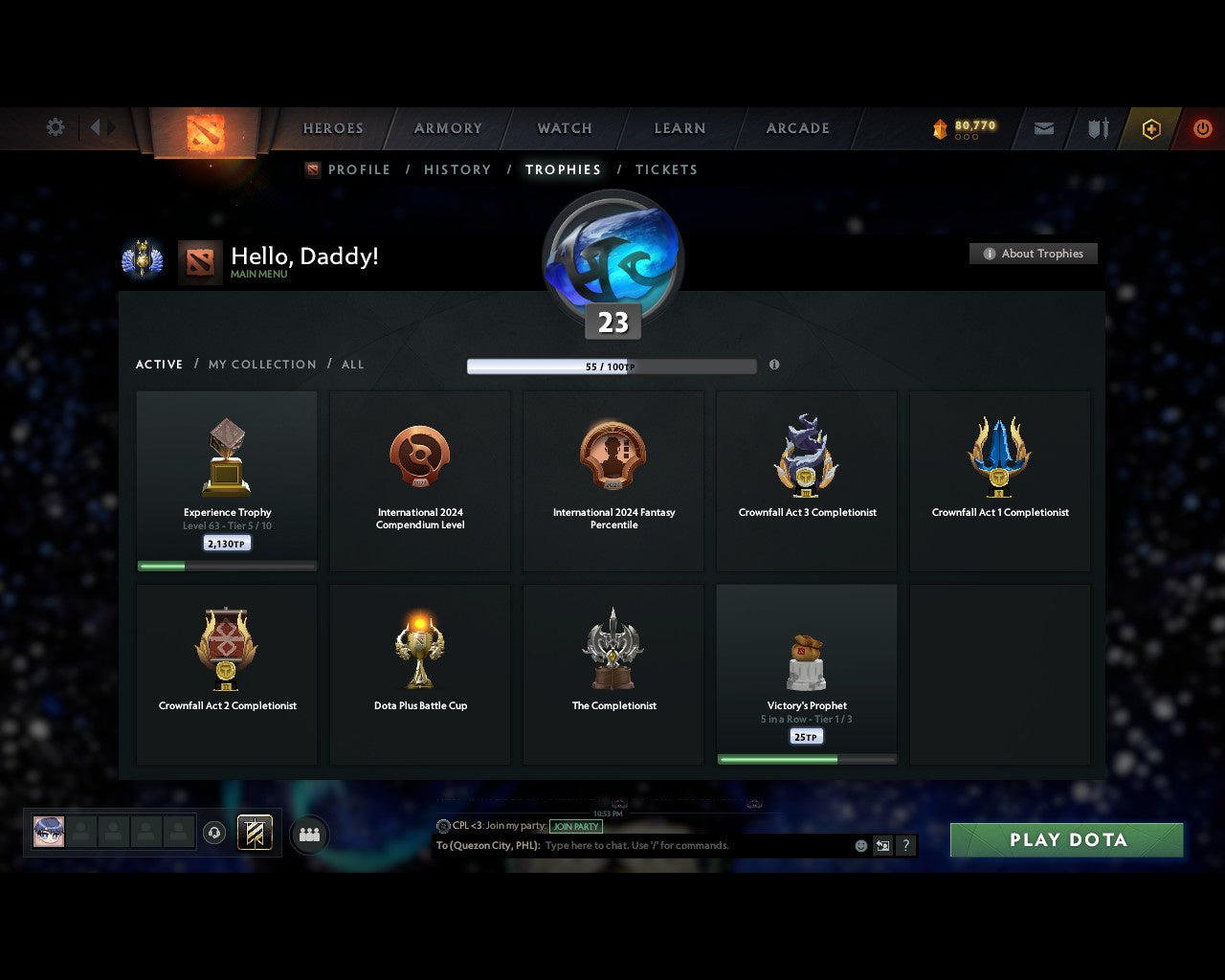The height and width of the screenshot is (980, 1225).
Task: Click the voice chat headset icon
Action: tap(215, 833)
